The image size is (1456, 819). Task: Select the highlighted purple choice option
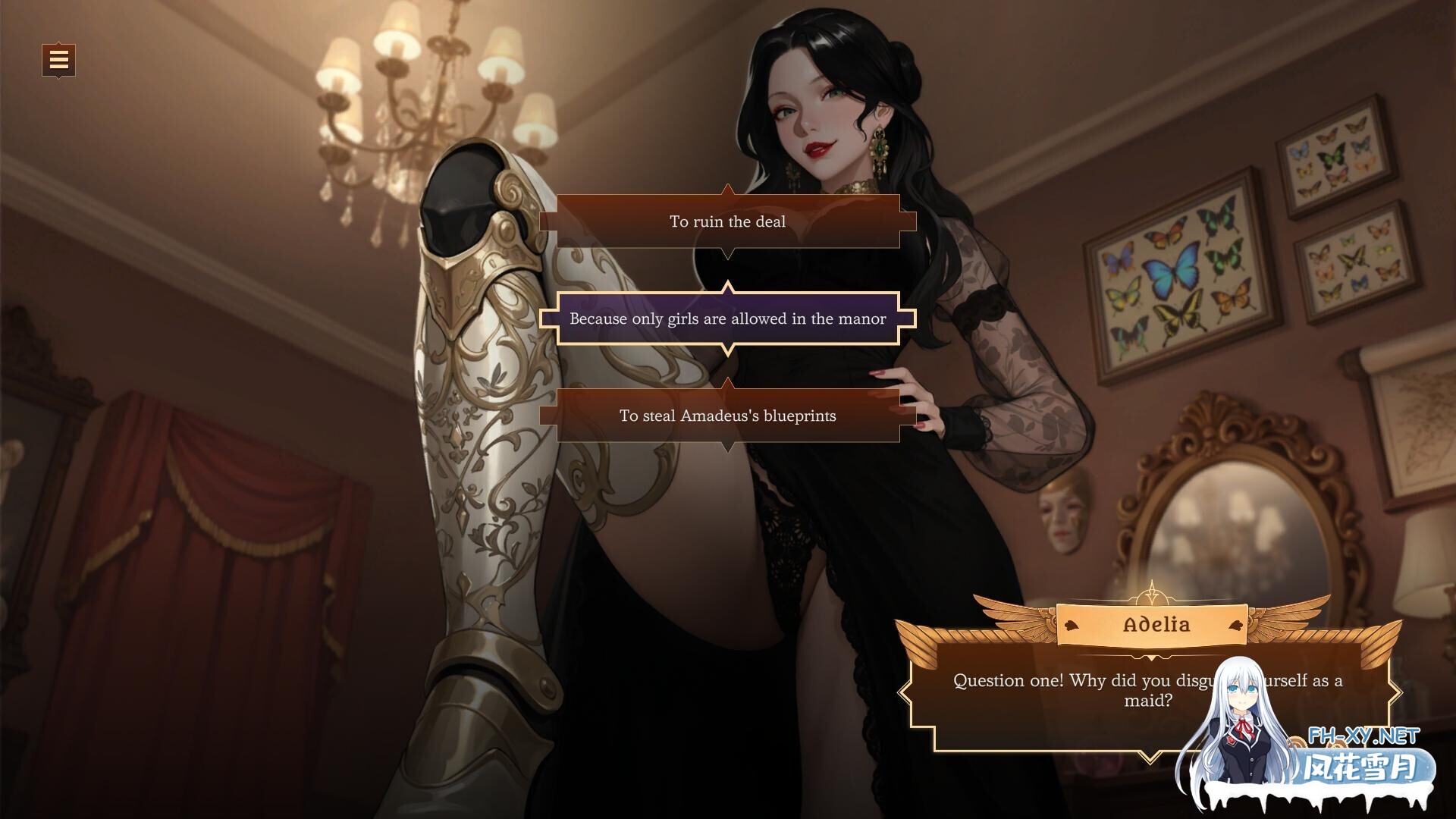[727, 318]
